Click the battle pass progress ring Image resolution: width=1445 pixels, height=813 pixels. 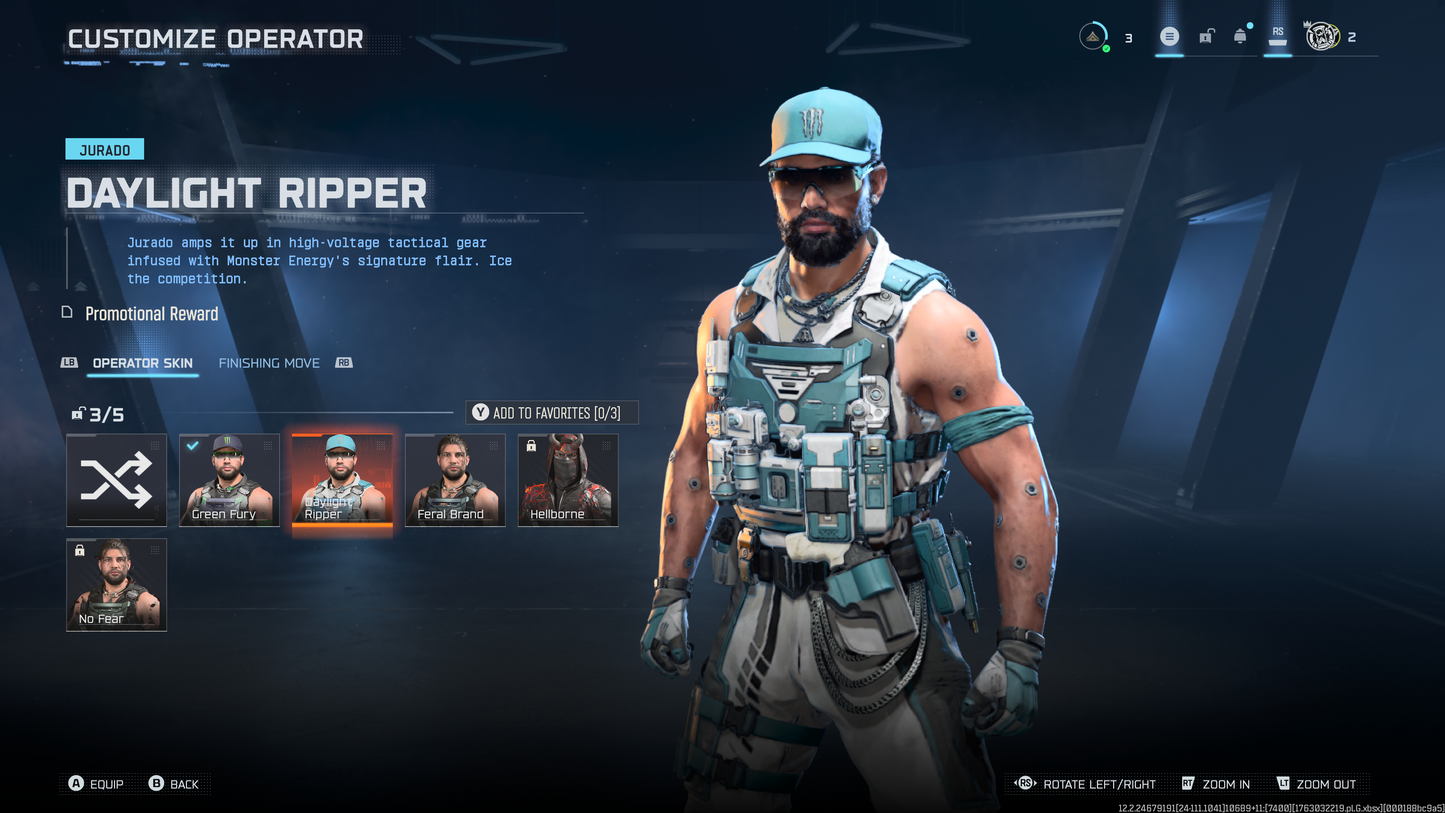(1092, 33)
